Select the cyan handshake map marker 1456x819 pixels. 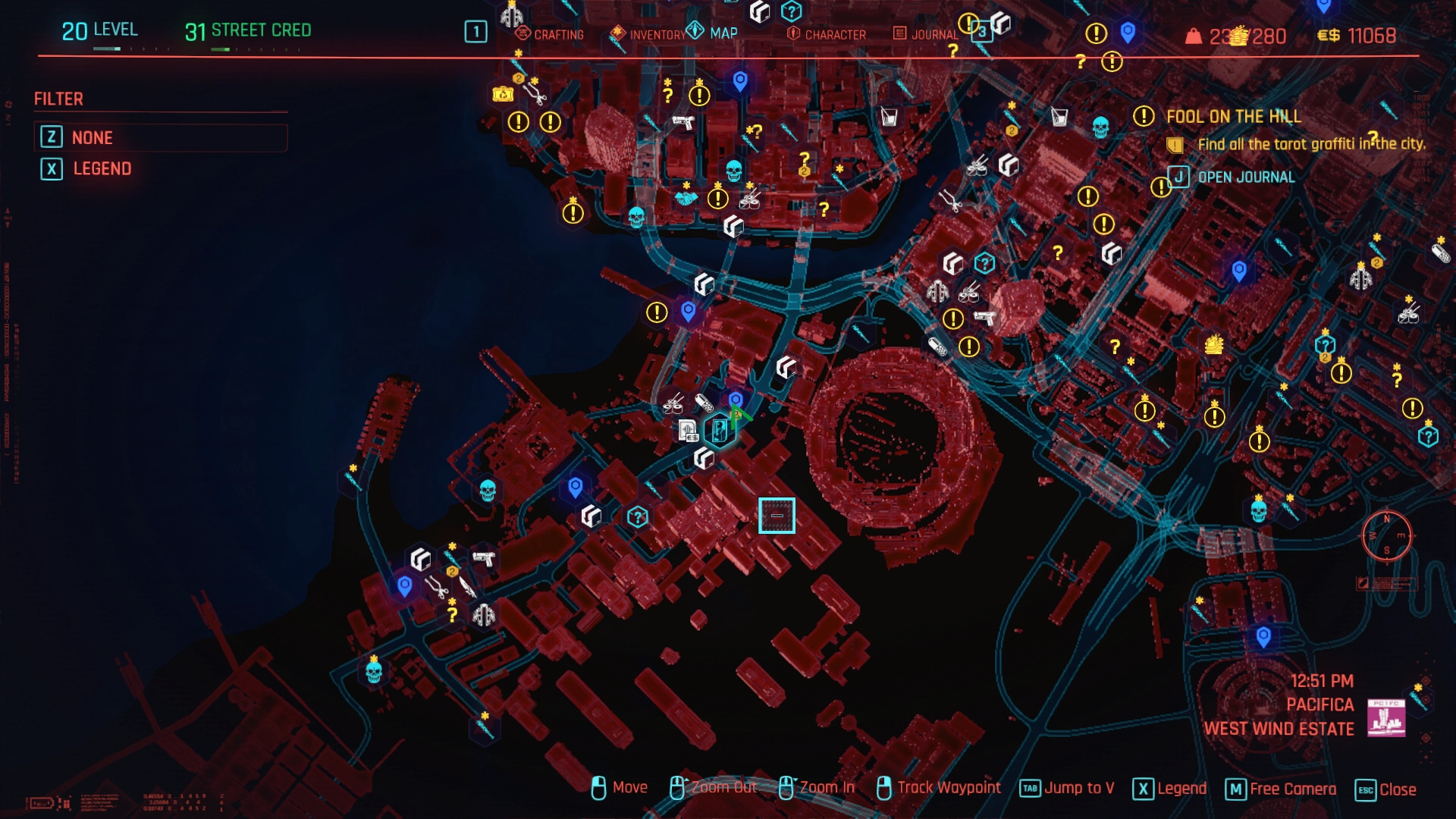(686, 198)
